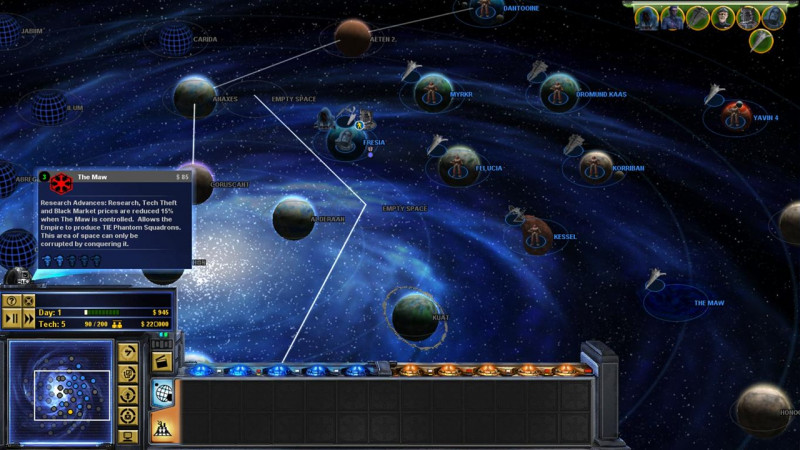Open the computer monitor options button
800x450 pixels.
(127, 436)
